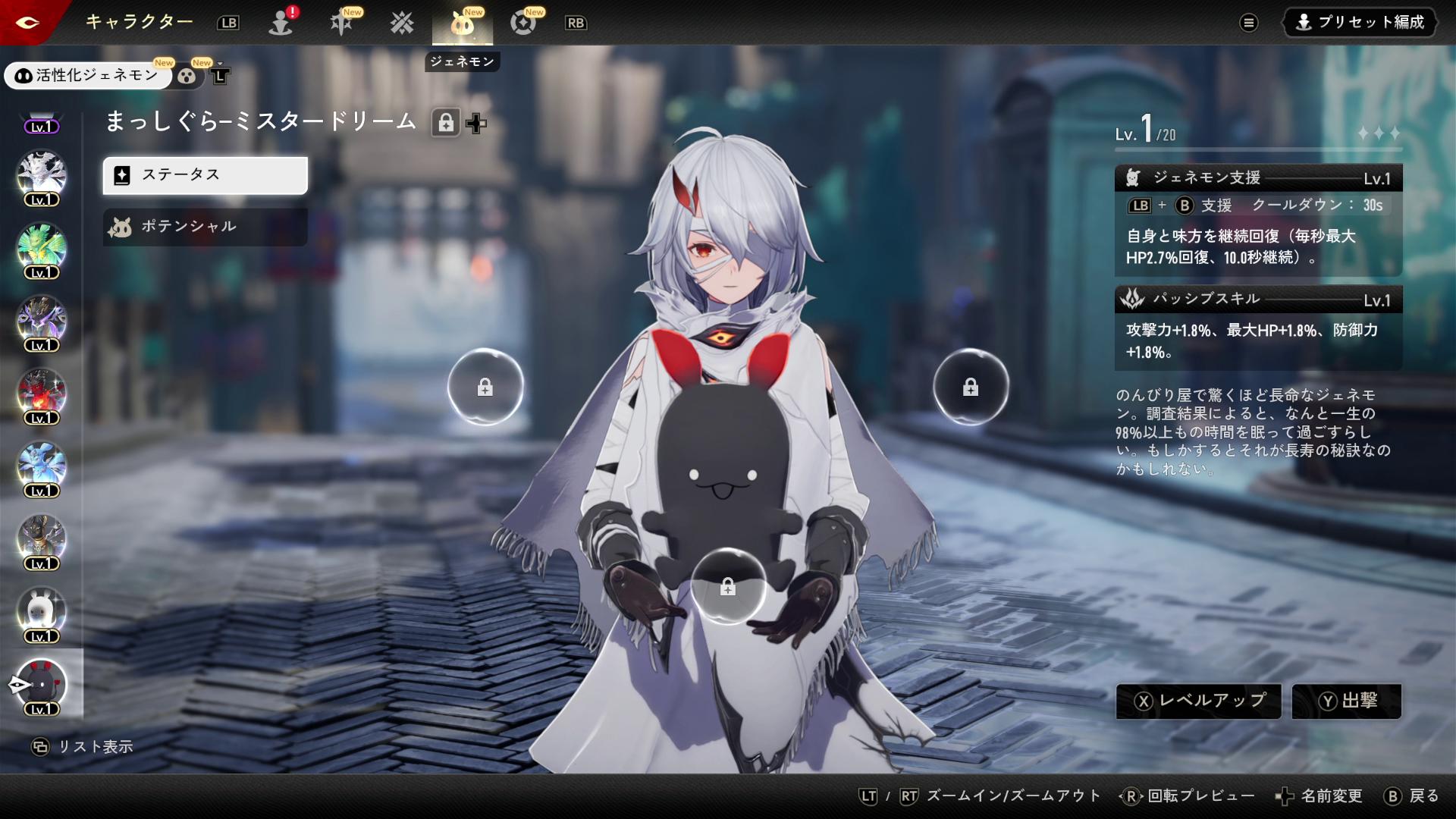Open the crossed weapons tab
The height and width of the screenshot is (819, 1456).
click(x=402, y=23)
